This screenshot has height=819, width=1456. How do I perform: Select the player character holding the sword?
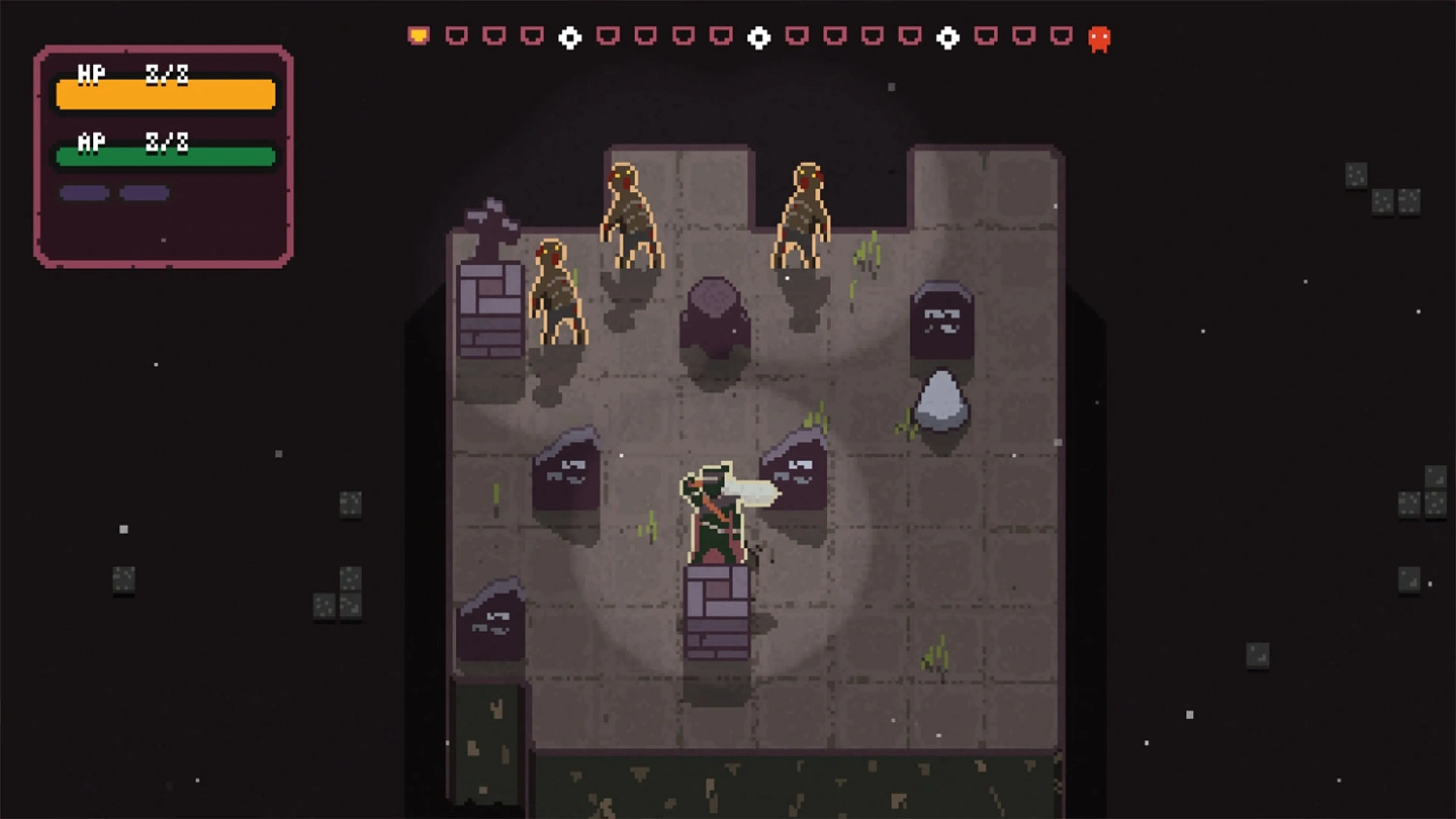tap(715, 514)
